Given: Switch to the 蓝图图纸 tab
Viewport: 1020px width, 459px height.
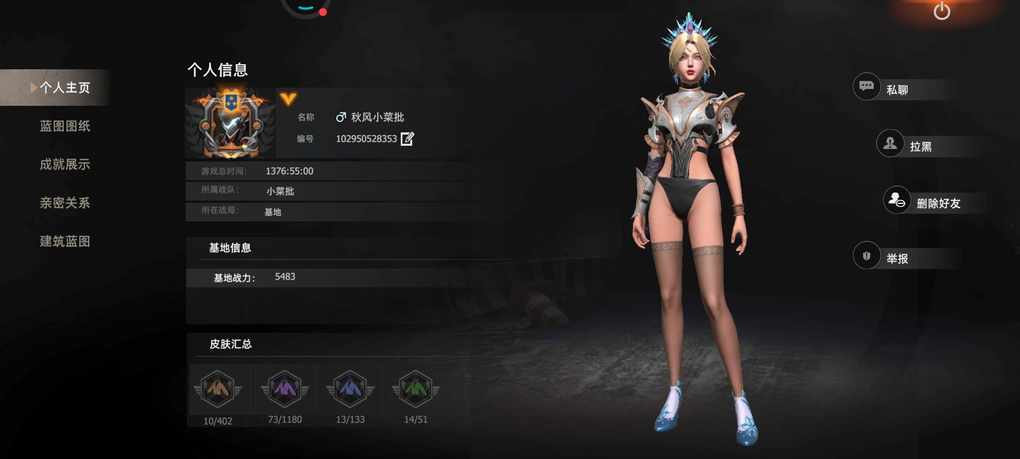Looking at the screenshot, I should (65, 126).
